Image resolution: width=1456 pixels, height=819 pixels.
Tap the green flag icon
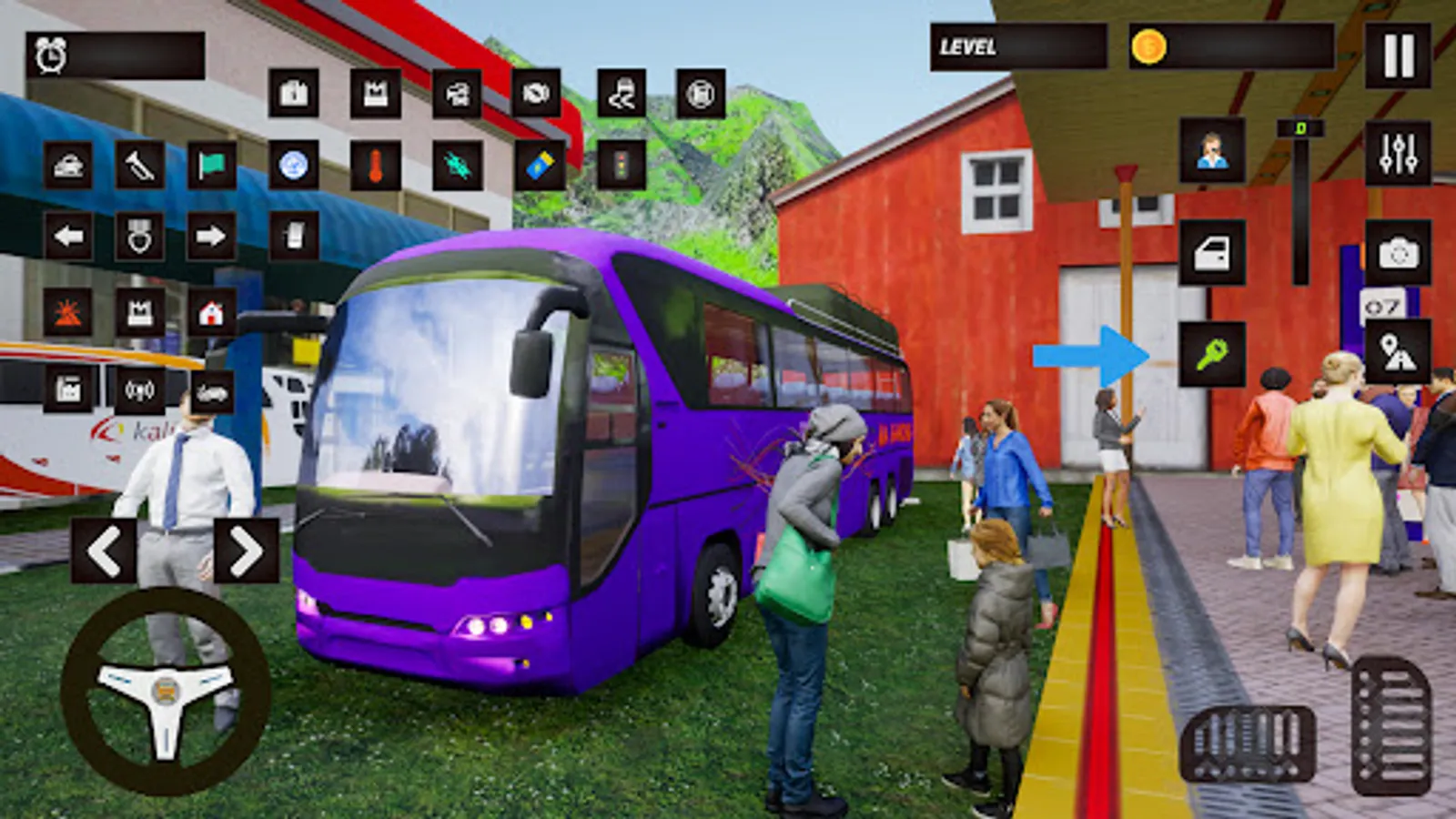click(211, 166)
